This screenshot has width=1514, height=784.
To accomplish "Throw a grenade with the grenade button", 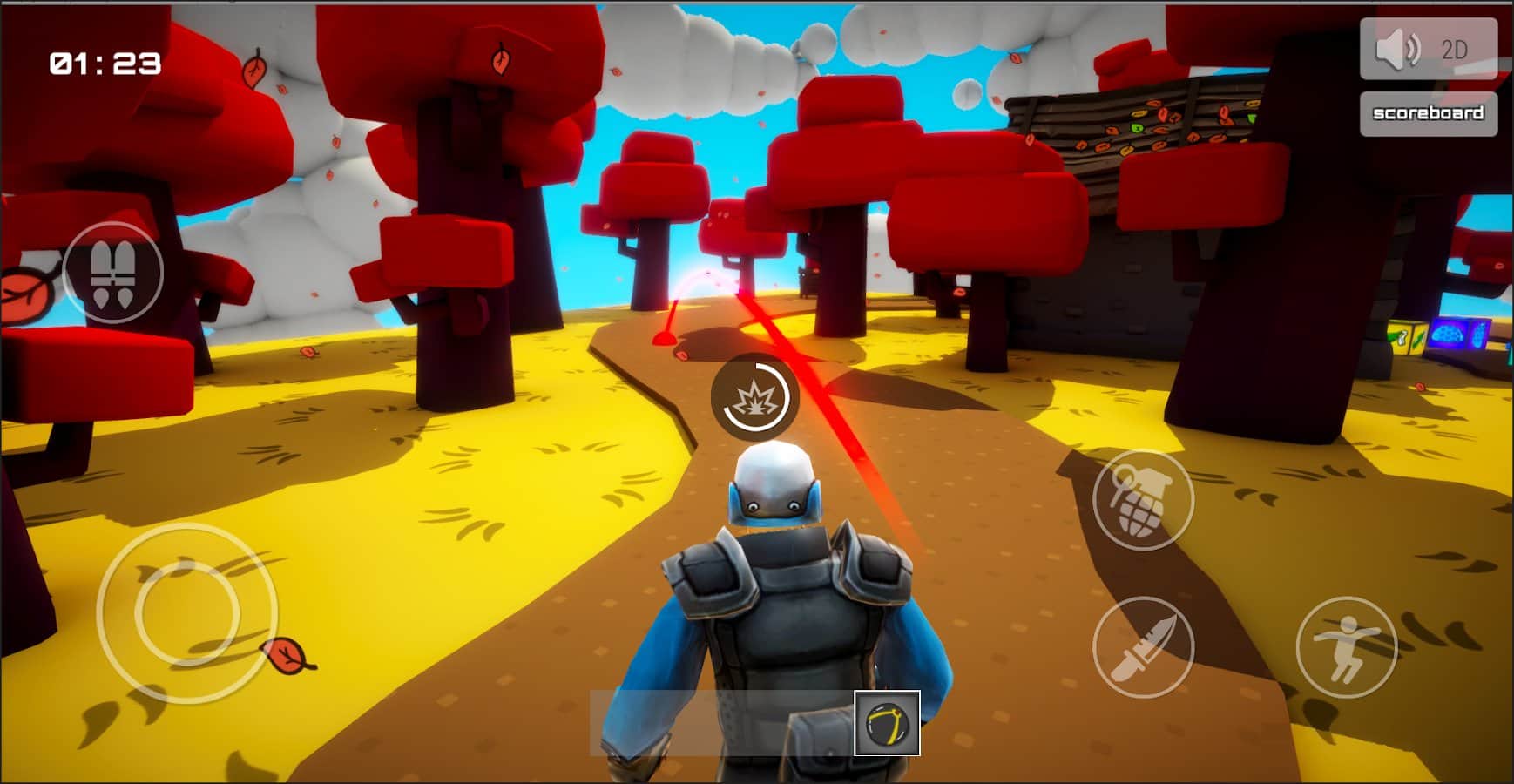I will click(1142, 500).
